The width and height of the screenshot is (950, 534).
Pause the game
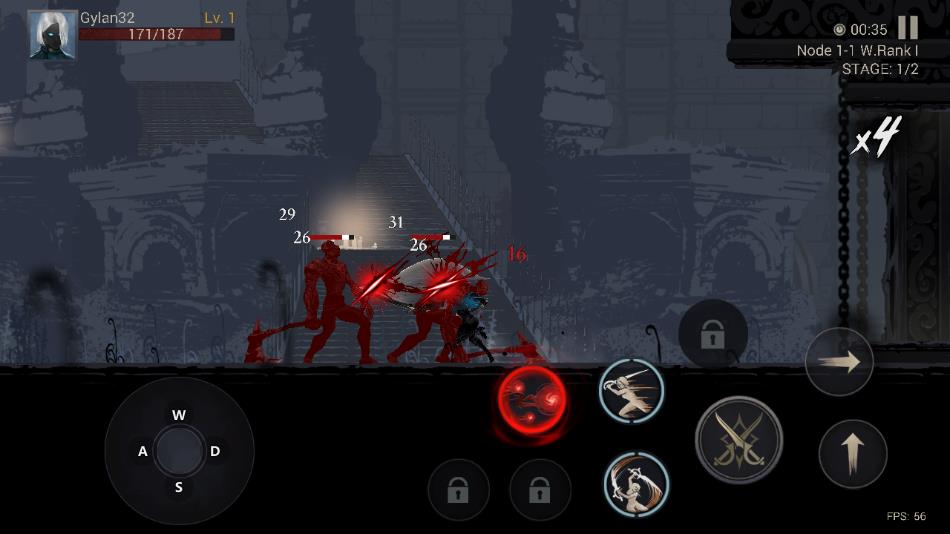click(x=908, y=28)
